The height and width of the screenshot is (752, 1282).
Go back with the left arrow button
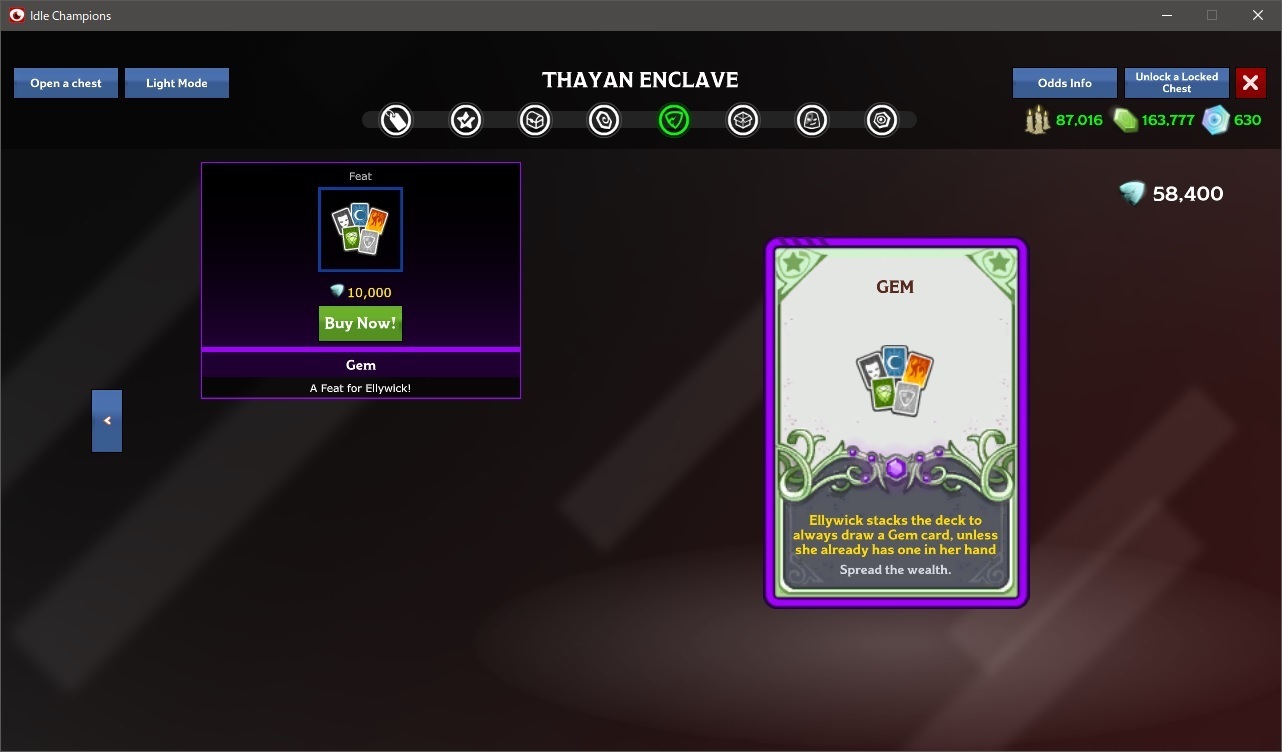tap(107, 421)
